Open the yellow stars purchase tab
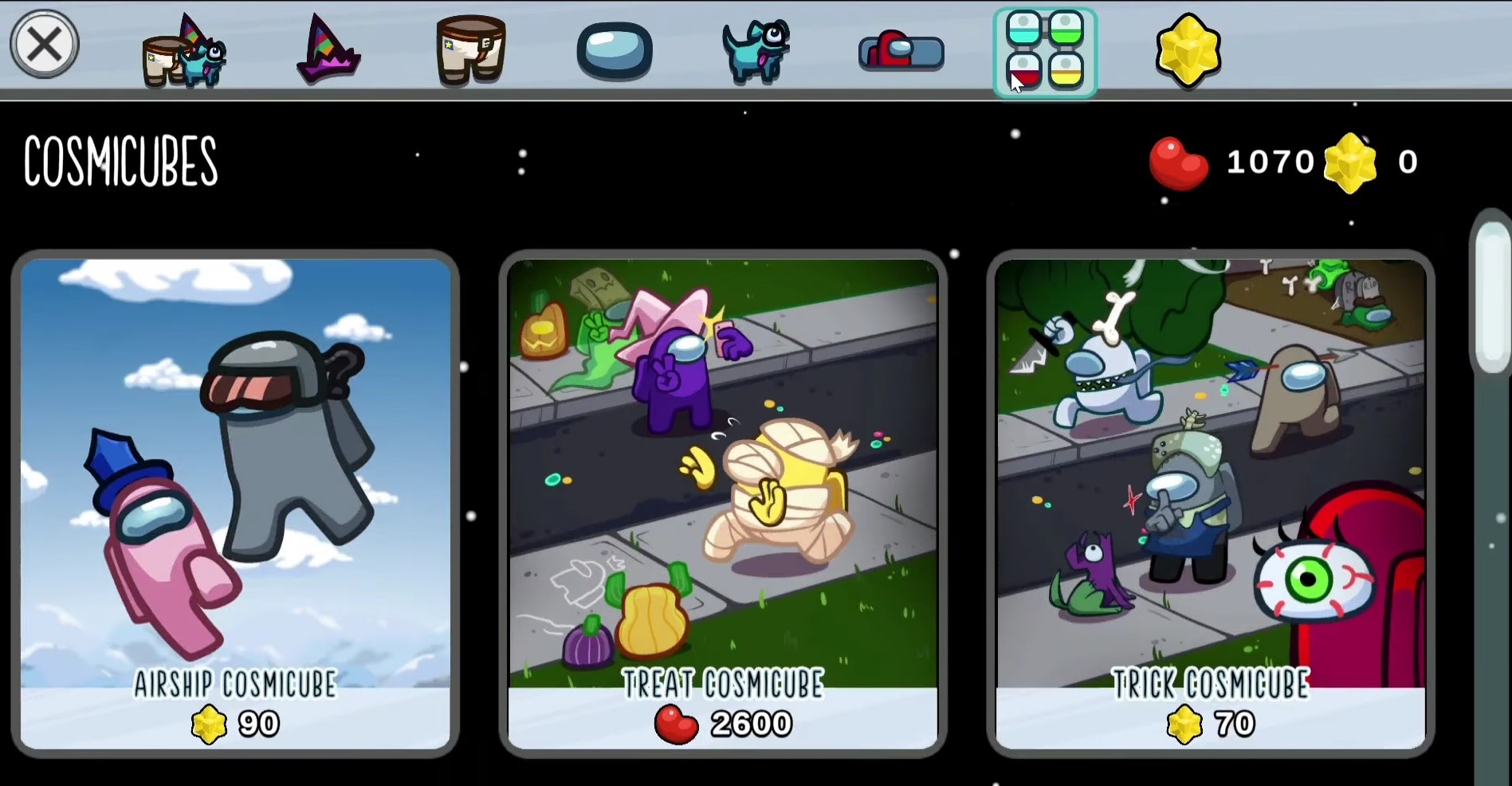The height and width of the screenshot is (786, 1512). coord(1188,51)
